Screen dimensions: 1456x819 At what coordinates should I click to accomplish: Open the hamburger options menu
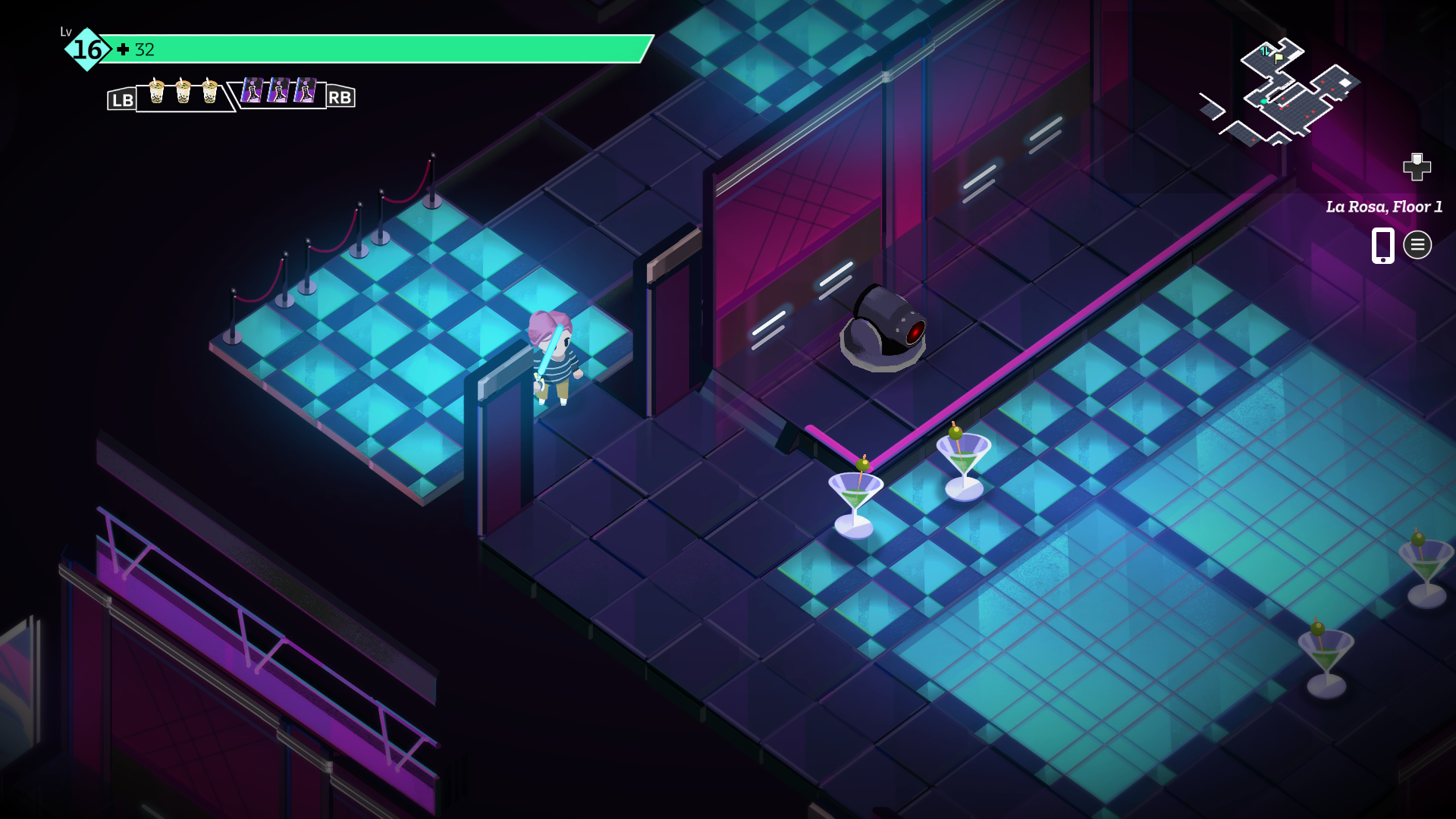(1417, 244)
